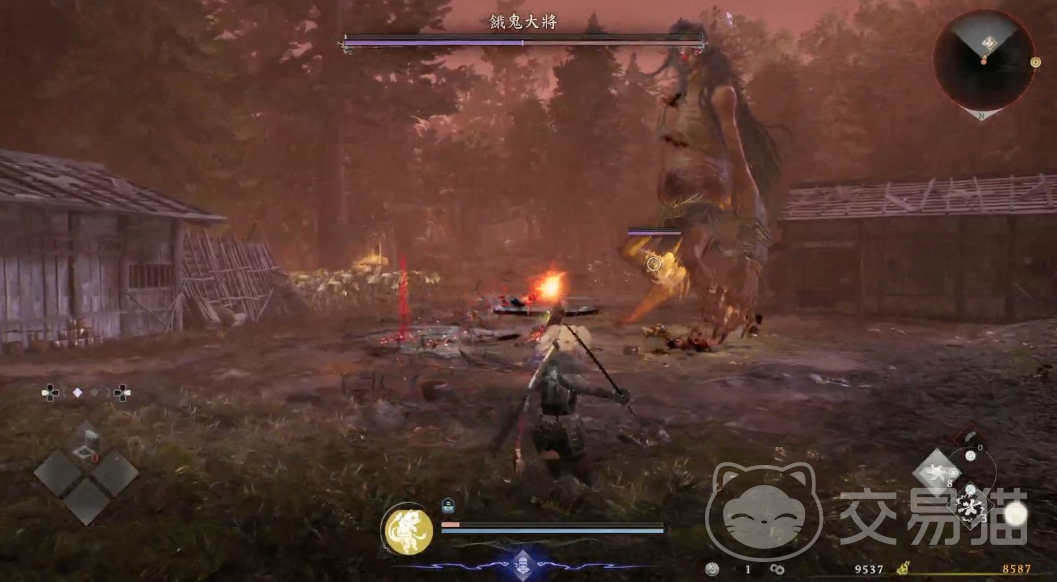Select the starburst bomb ninjutsu slot
The image size is (1057, 582).
tap(969, 509)
